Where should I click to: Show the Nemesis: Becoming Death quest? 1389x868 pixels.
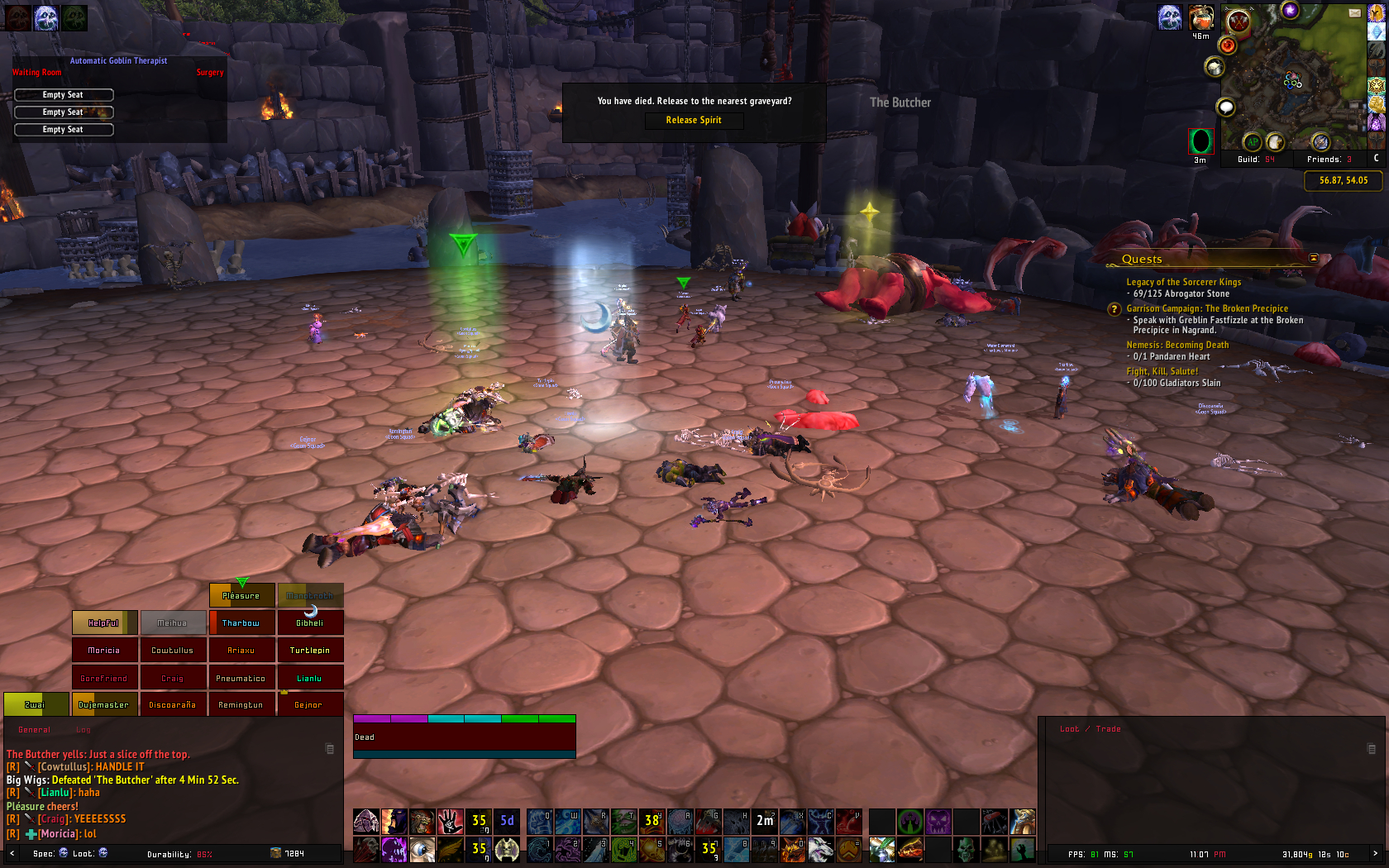tap(1177, 345)
